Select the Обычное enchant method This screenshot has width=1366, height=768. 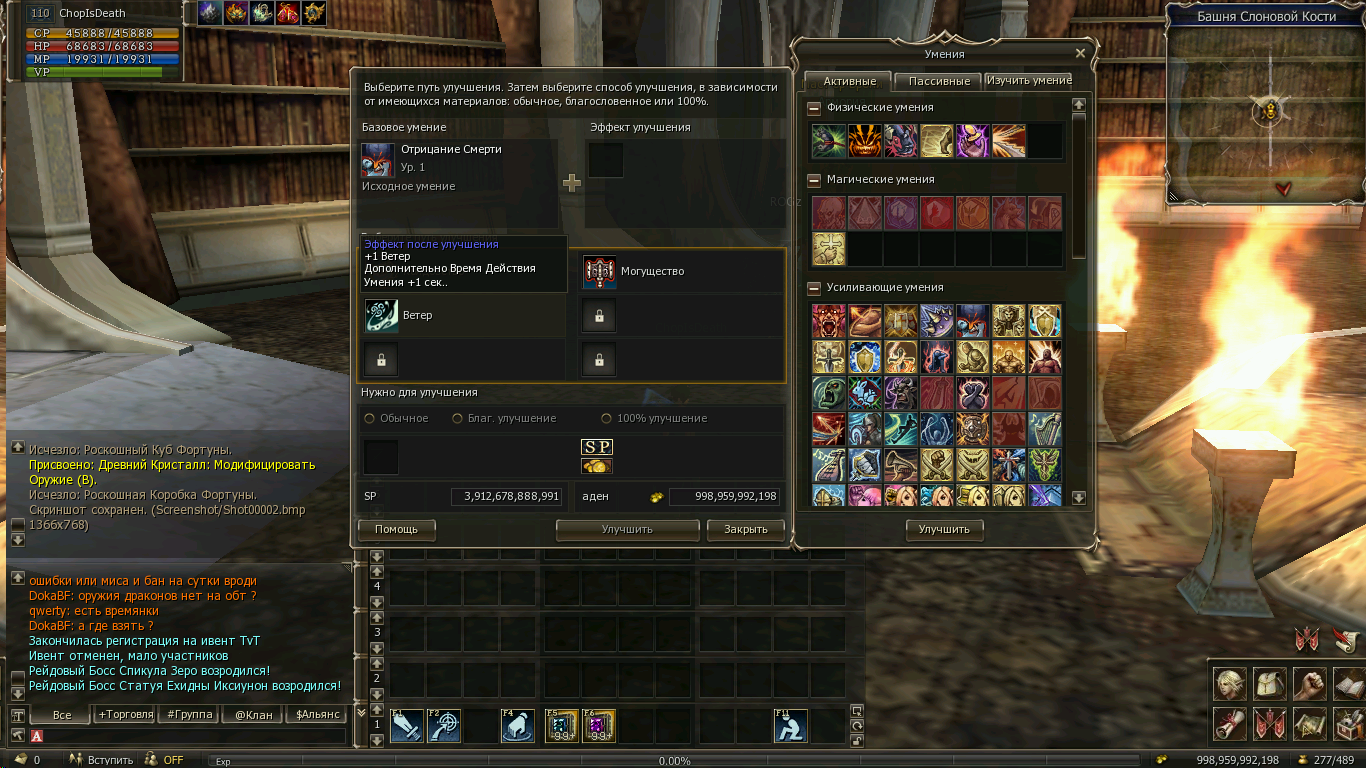coord(370,418)
